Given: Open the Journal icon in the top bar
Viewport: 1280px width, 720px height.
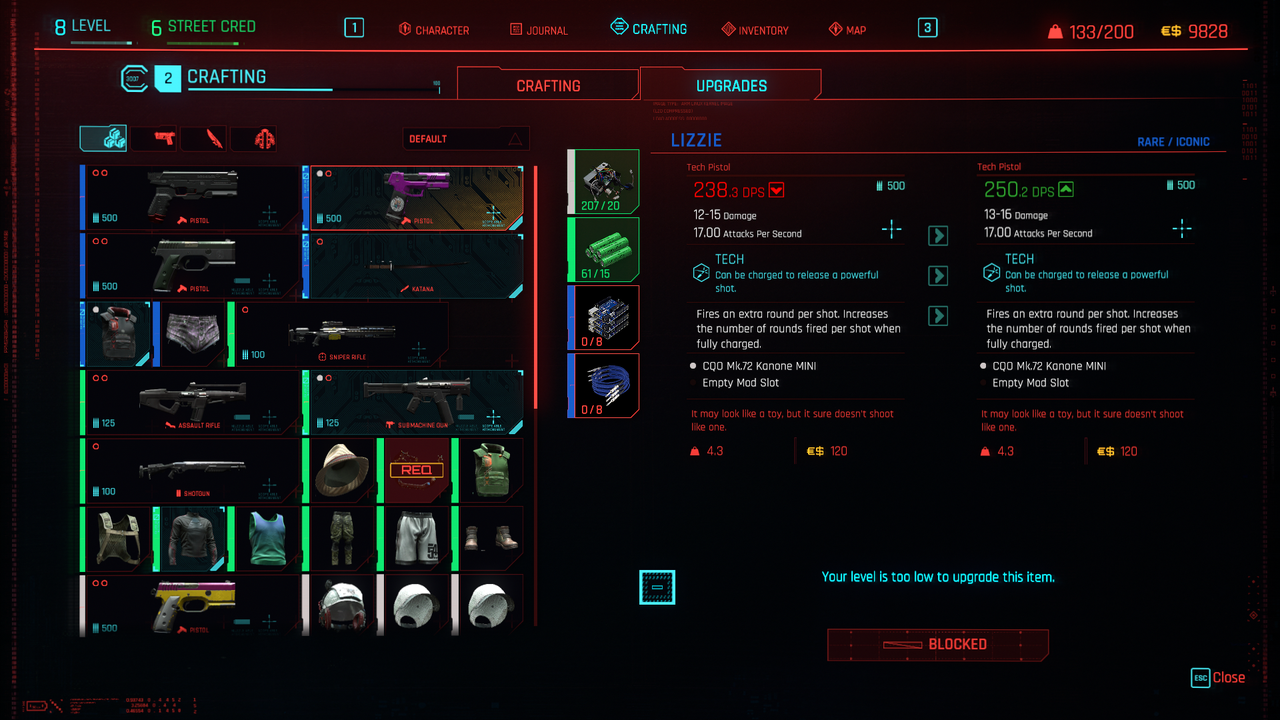Looking at the screenshot, I should pyautogui.click(x=514, y=29).
